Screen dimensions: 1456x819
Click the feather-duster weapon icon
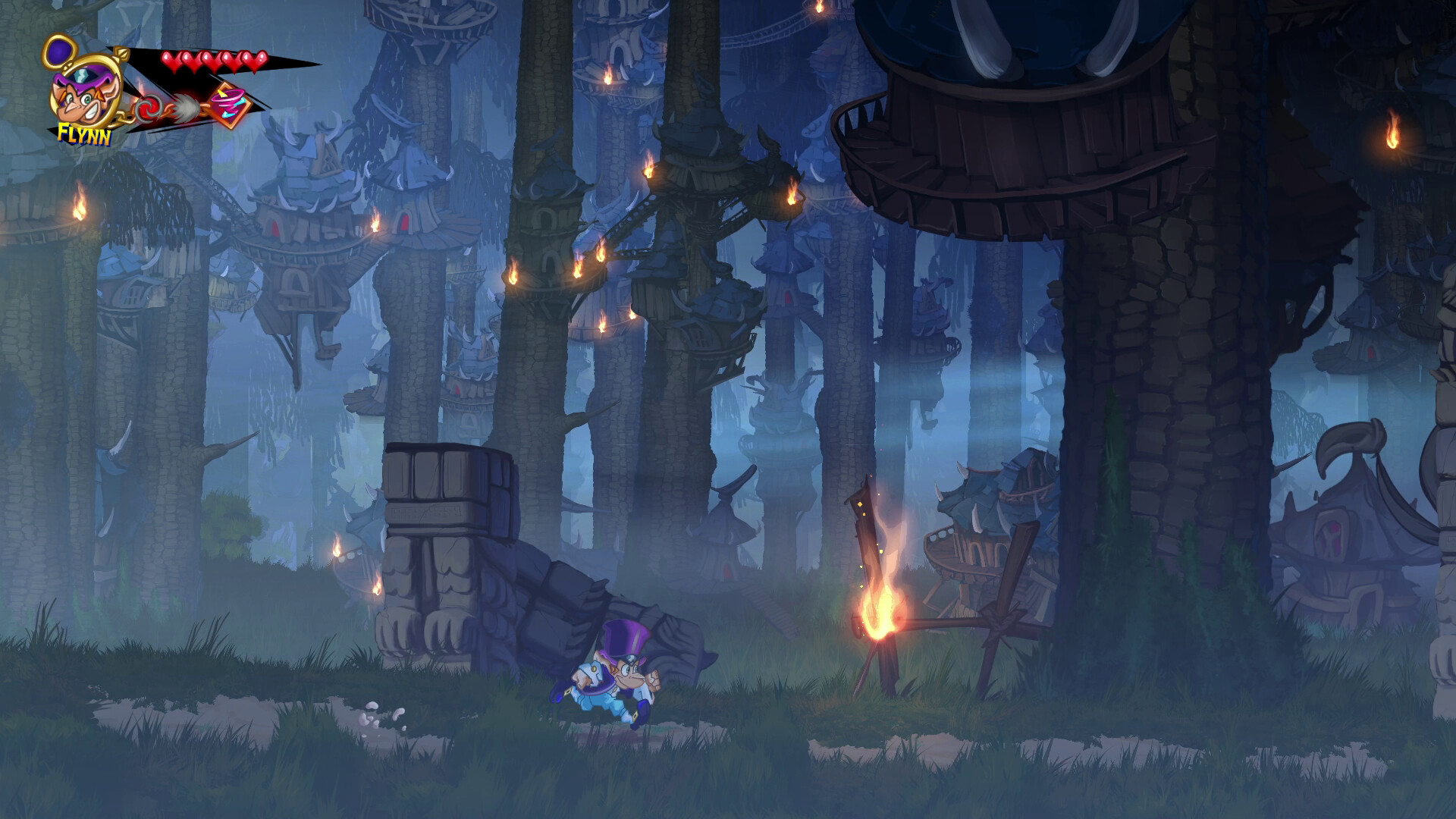(x=185, y=108)
